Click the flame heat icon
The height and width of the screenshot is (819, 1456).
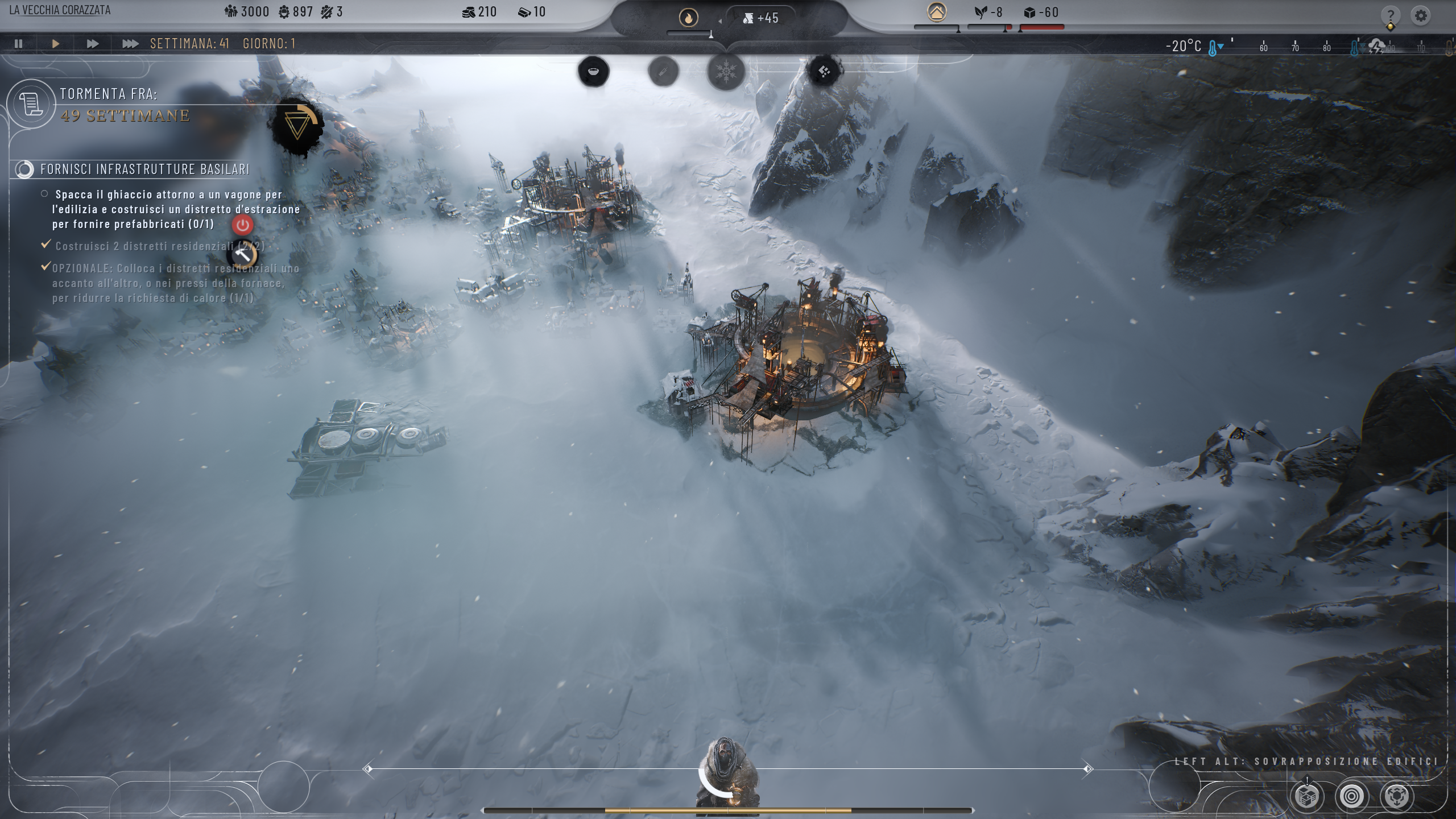[688, 18]
